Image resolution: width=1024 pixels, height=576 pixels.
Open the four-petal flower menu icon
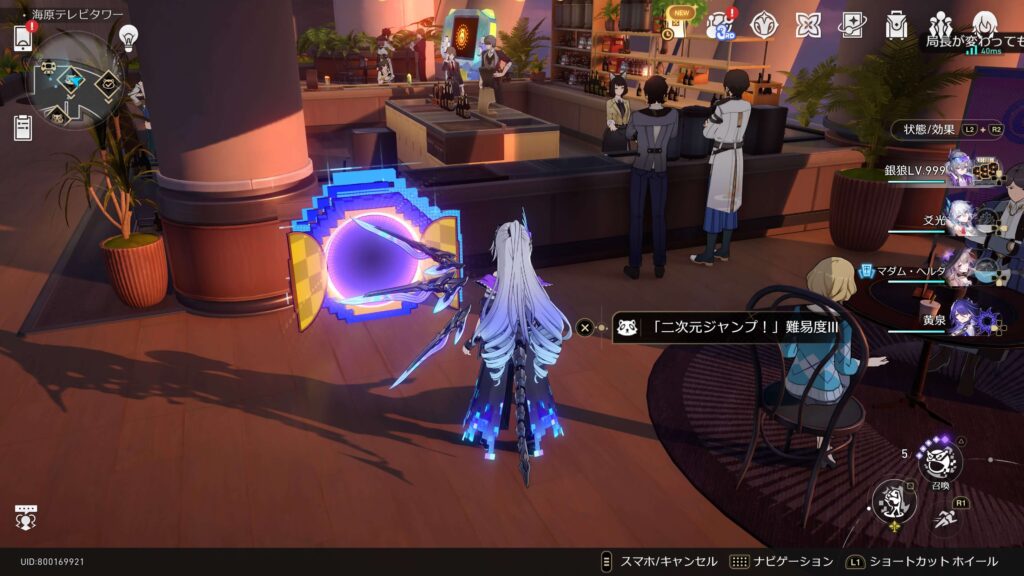807,24
